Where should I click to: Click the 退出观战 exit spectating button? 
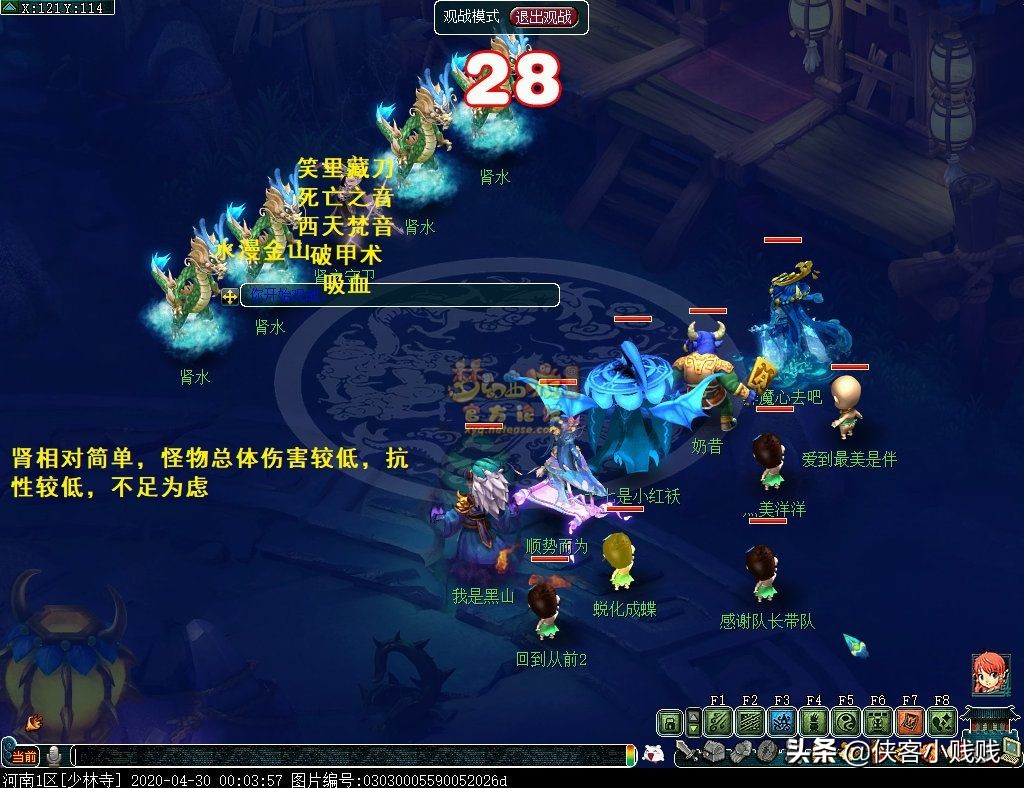[x=544, y=17]
